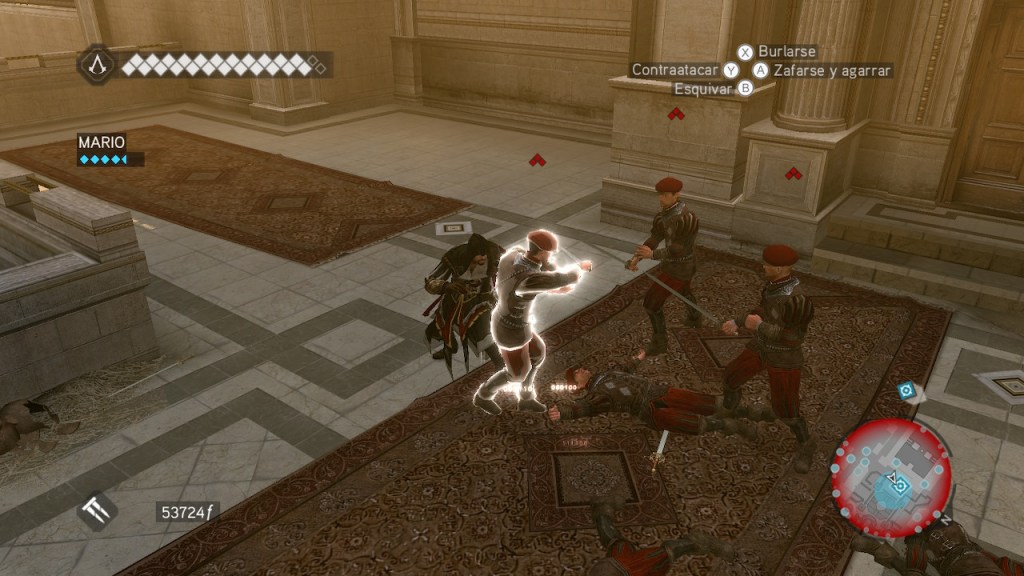1024x576 pixels.
Task: Click the blue marker icon above the minimap
Action: pyautogui.click(x=906, y=391)
